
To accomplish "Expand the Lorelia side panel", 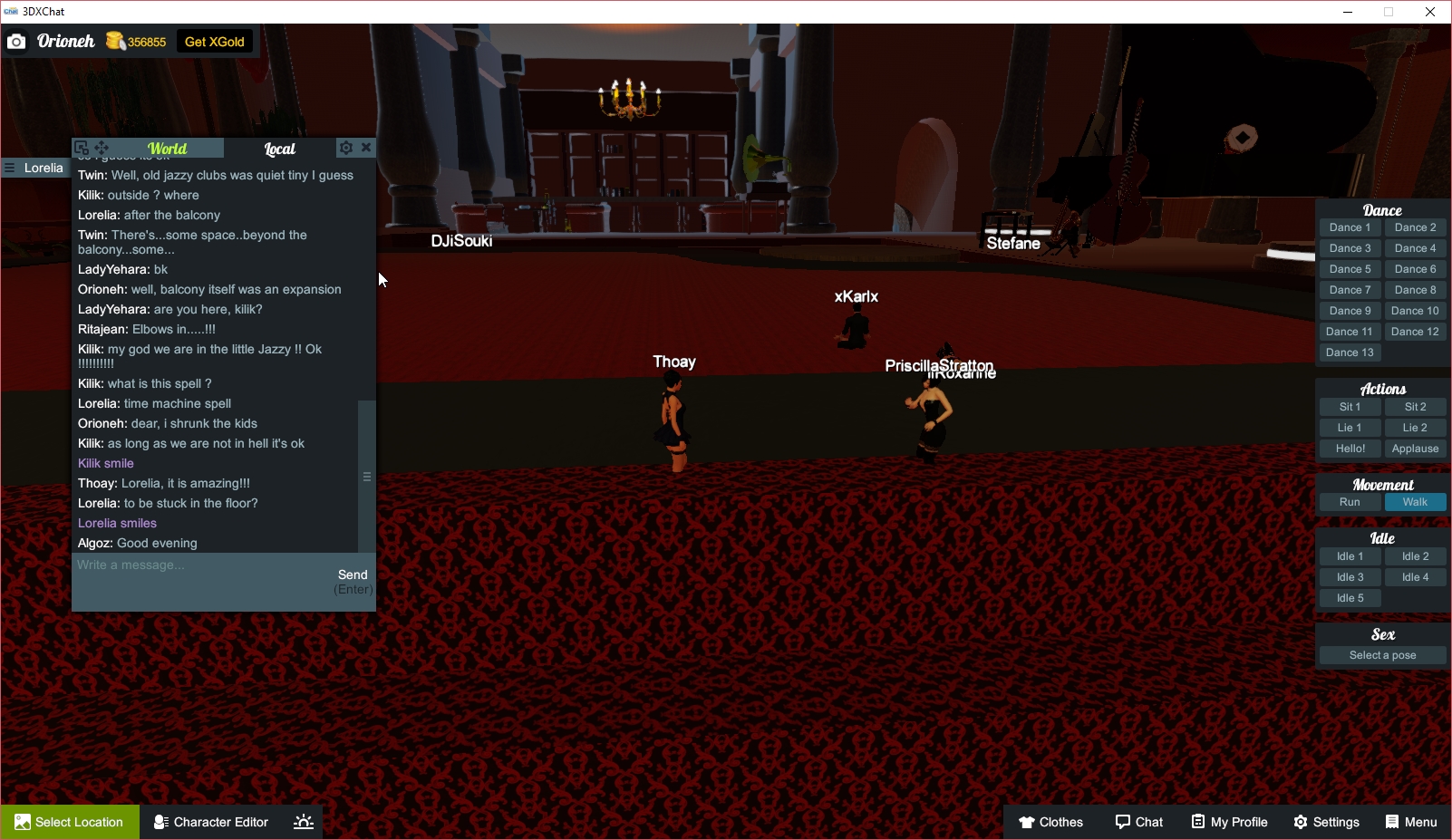I will (10, 168).
